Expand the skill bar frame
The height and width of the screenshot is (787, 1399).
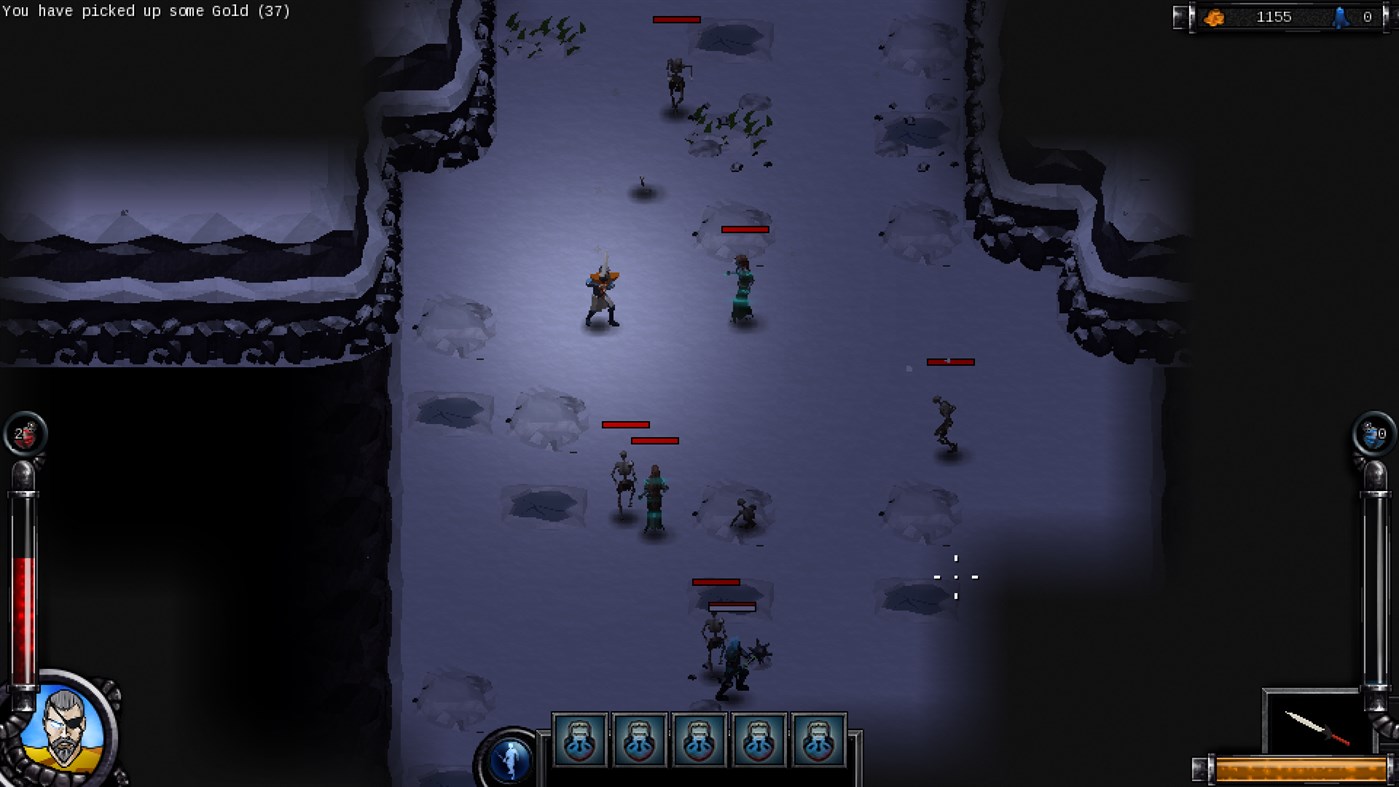click(700, 739)
